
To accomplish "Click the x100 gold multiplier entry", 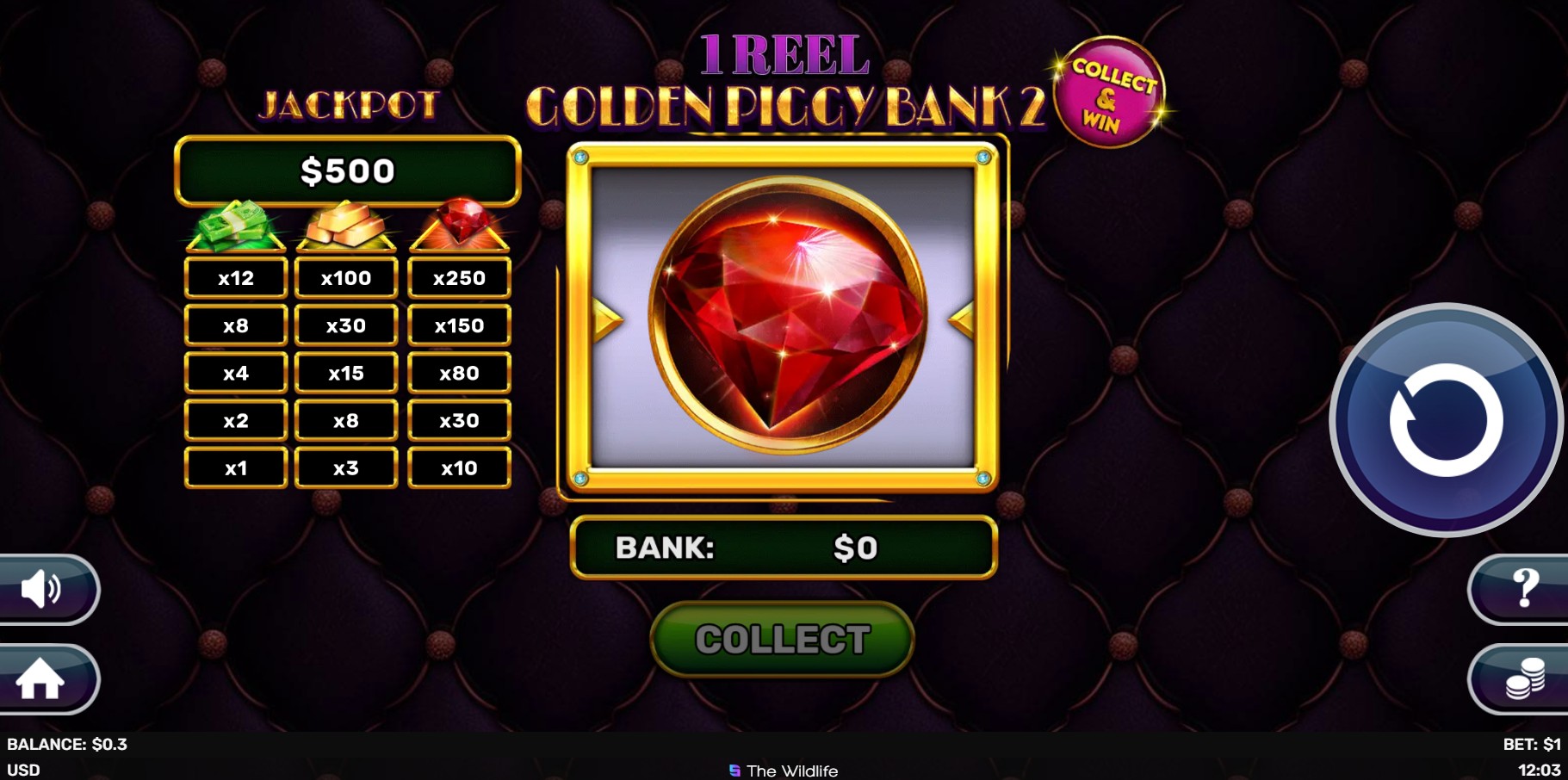I will pyautogui.click(x=346, y=277).
